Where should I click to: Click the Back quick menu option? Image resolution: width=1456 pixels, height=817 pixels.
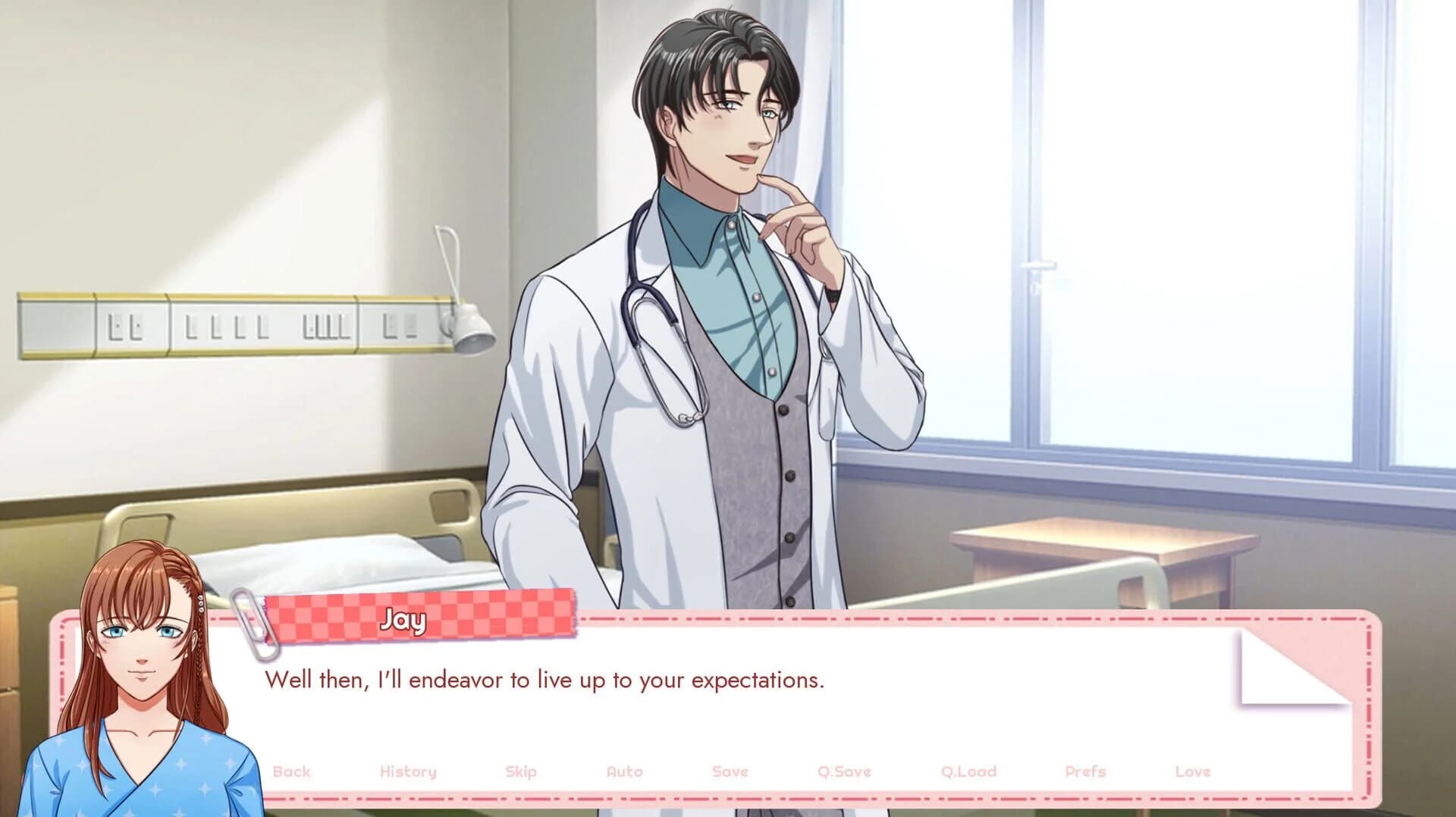point(293,771)
